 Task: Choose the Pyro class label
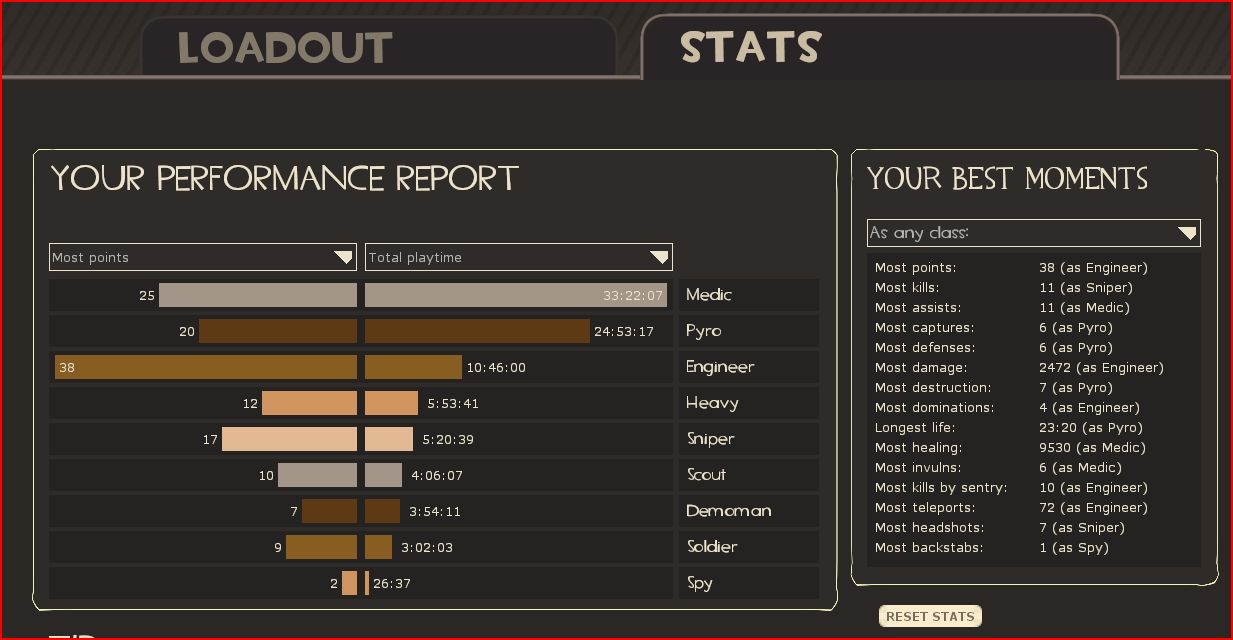tap(704, 331)
